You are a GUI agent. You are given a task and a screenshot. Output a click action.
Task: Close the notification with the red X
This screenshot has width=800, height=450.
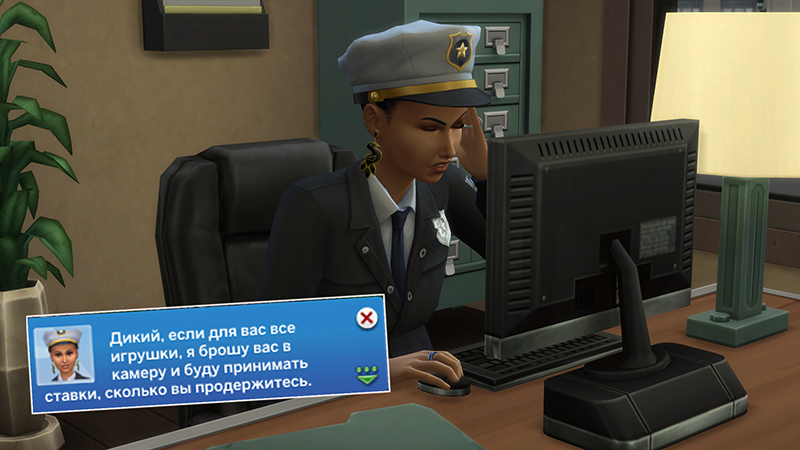367,318
